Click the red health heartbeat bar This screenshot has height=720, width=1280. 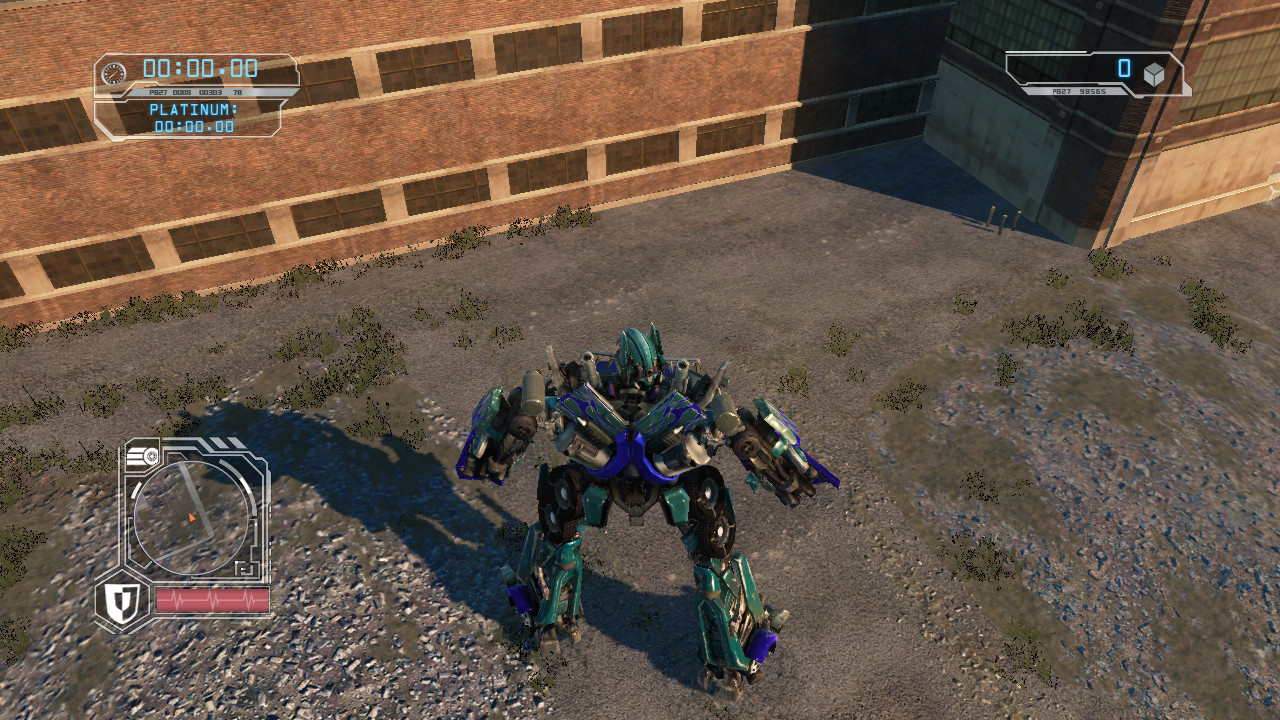pyautogui.click(x=212, y=601)
